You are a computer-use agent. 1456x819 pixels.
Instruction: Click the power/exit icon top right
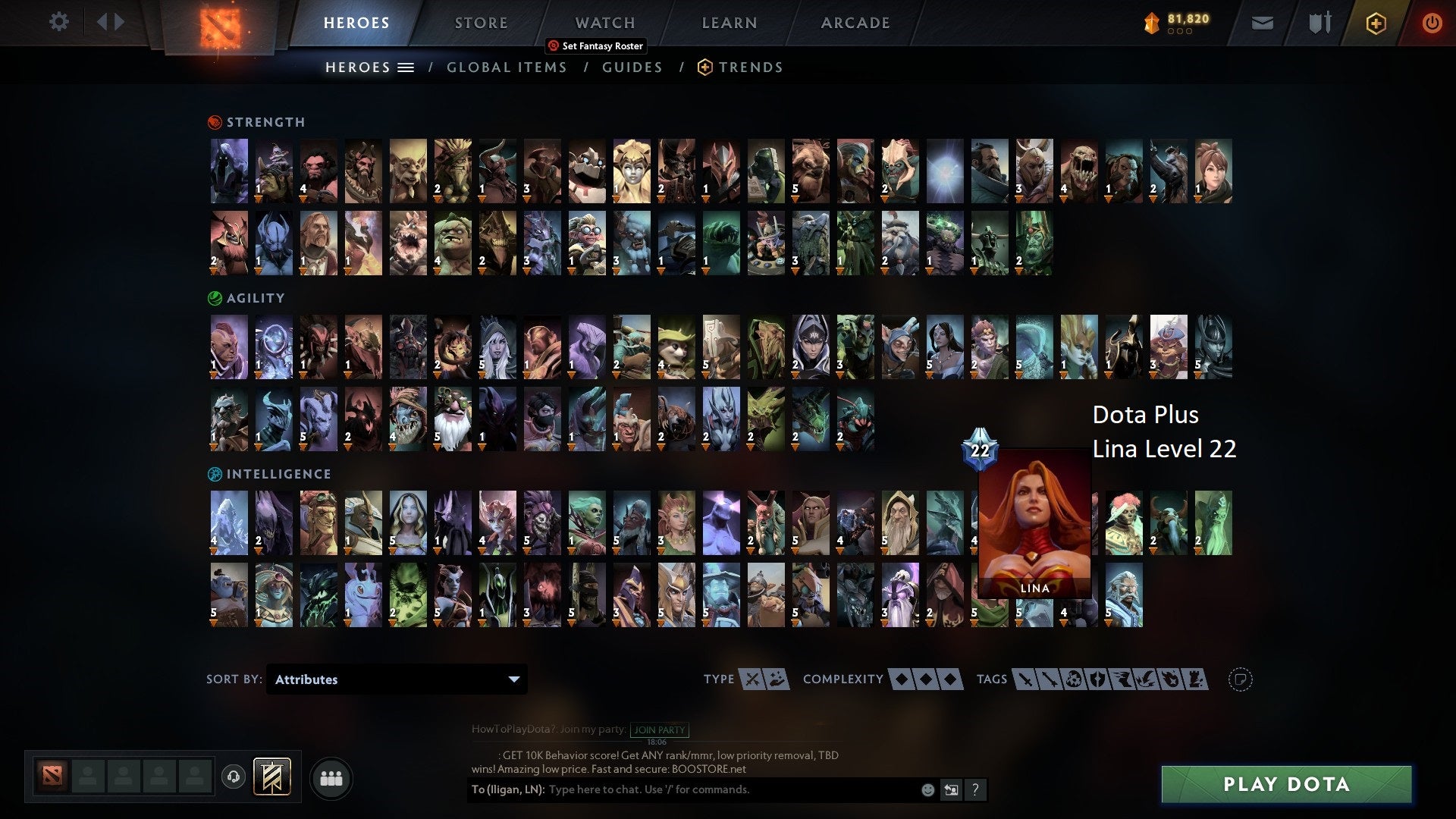(x=1433, y=23)
